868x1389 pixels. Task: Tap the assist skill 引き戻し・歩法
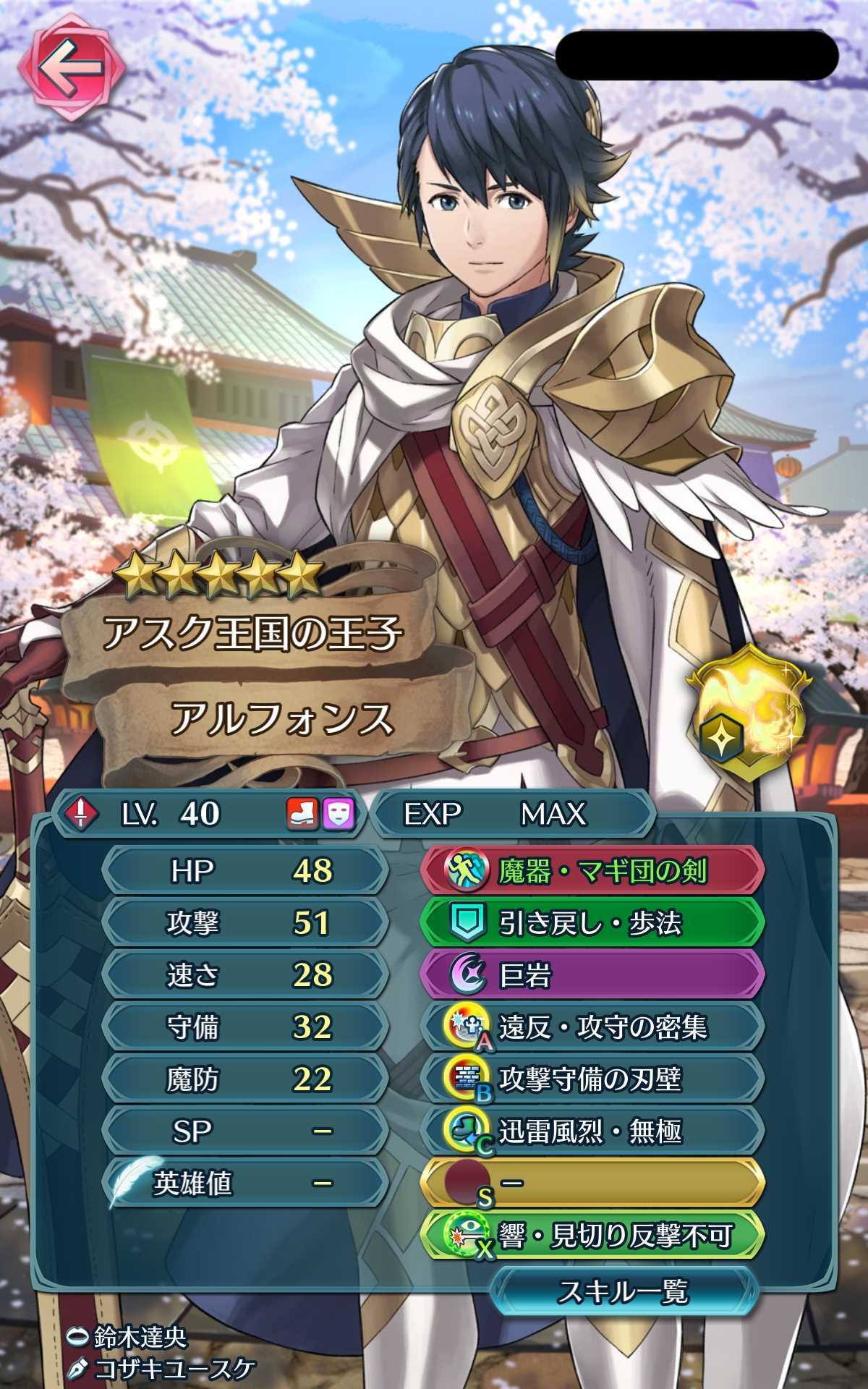pos(592,923)
